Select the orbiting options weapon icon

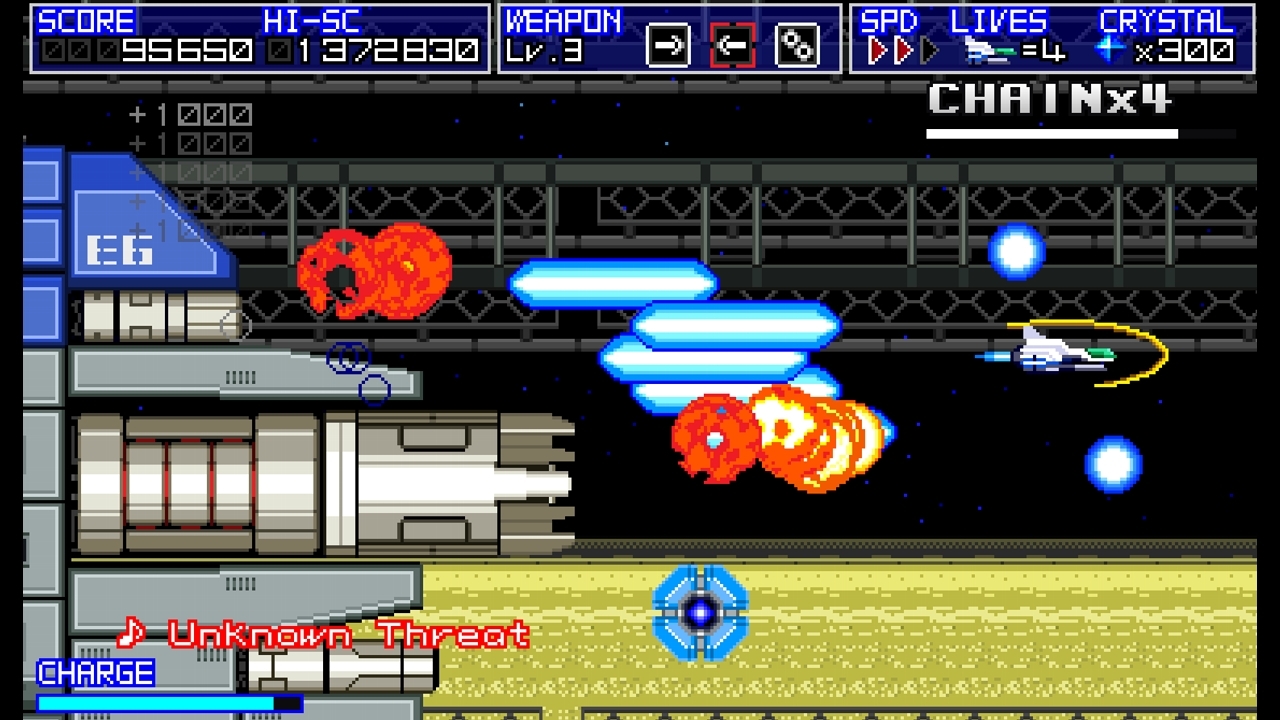796,45
